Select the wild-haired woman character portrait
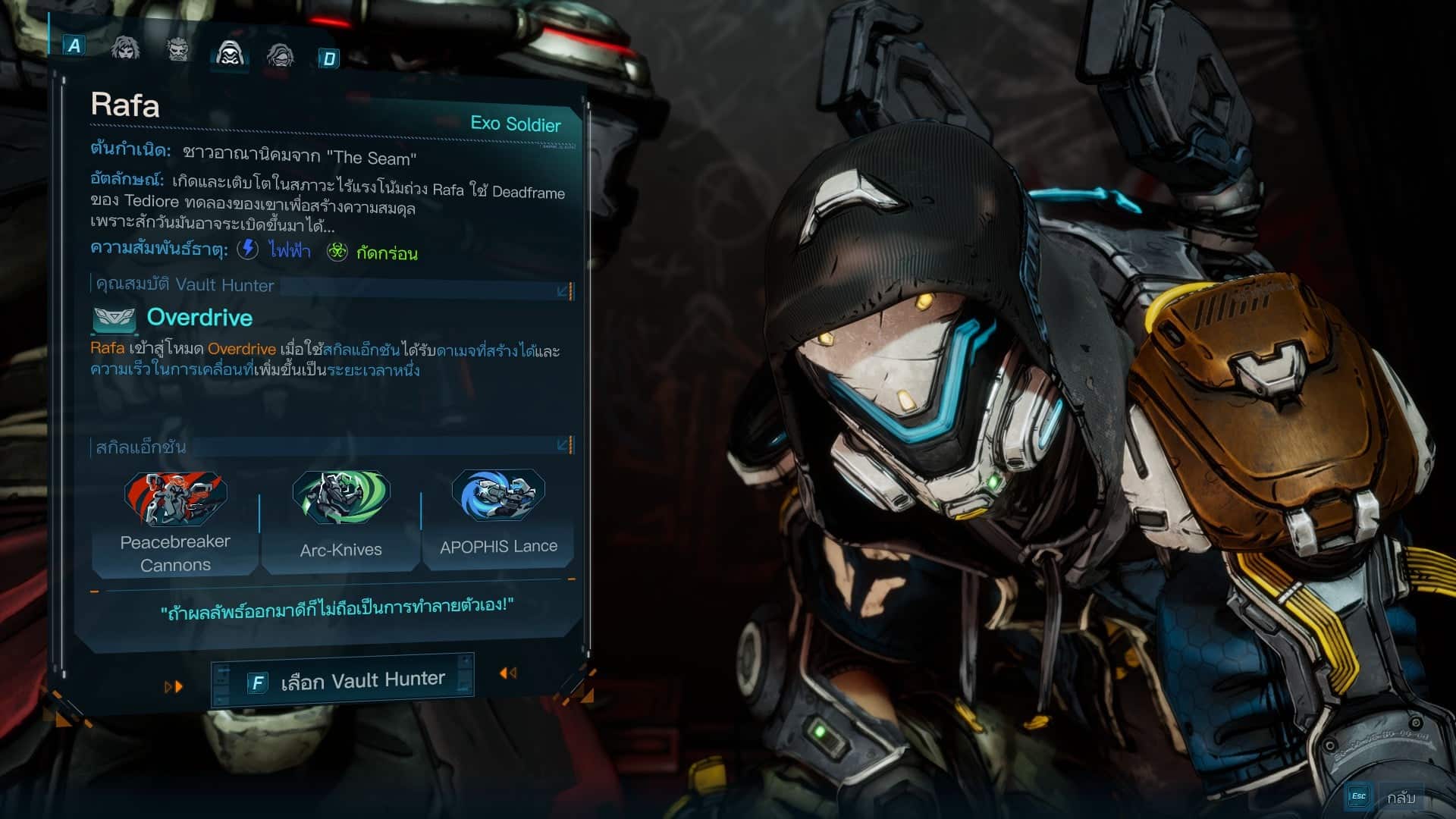Viewport: 1456px width, 819px height. 125,49
